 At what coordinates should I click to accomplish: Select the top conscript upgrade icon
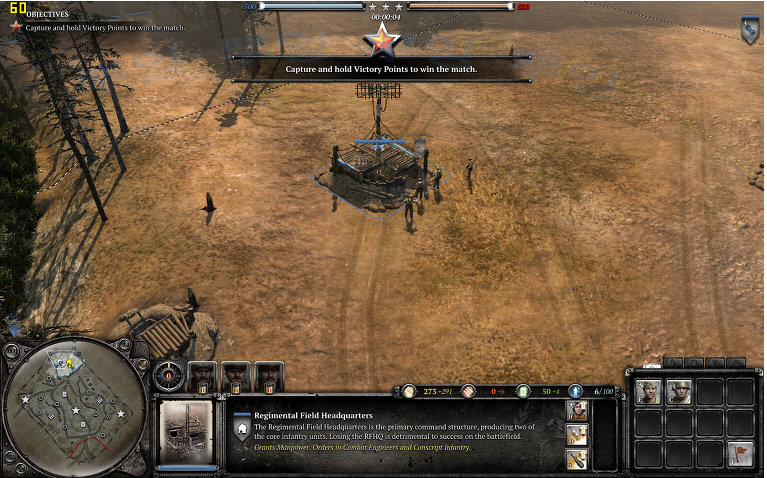pos(579,410)
